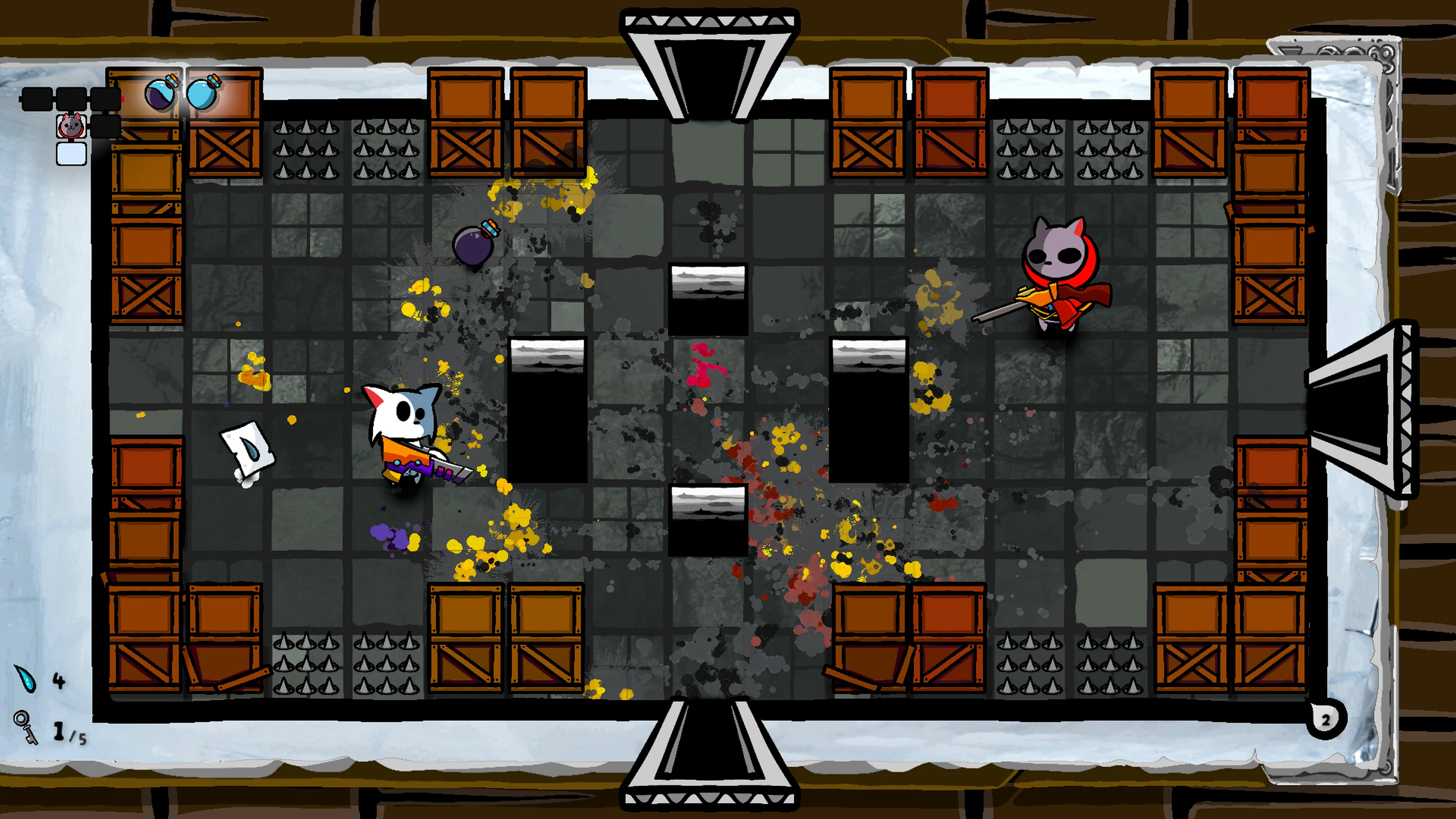Pick up the paper card with the droplet symbol
Image resolution: width=1456 pixels, height=819 pixels.
pos(247,450)
